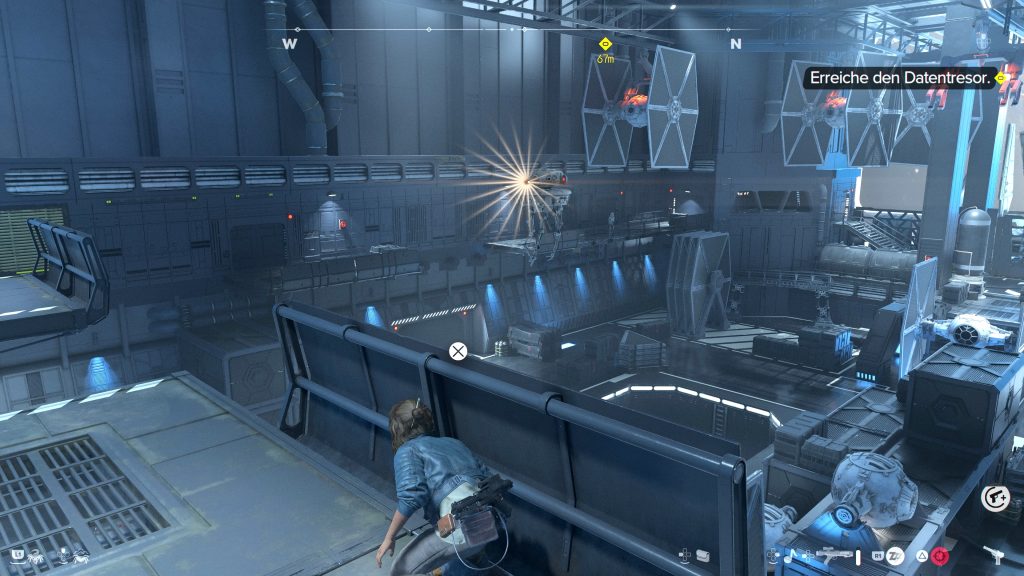This screenshot has width=1024, height=576.
Task: Click the sleeping 'Zz' stun shot icon
Action: click(x=896, y=554)
